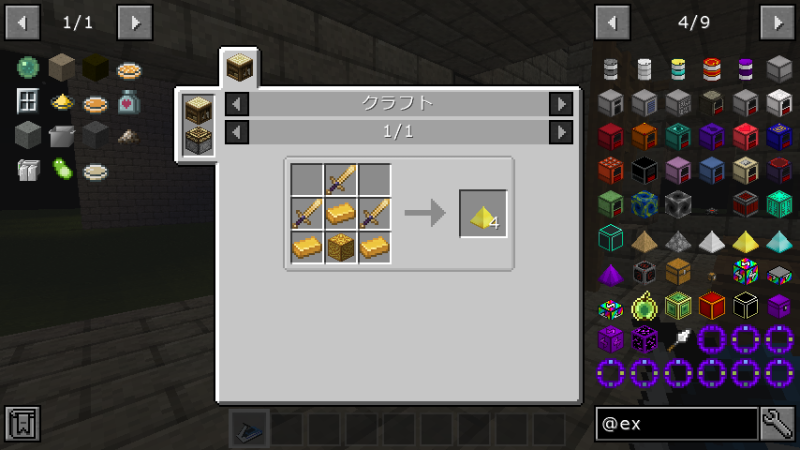Open the JEI config wrench button
This screenshot has height=450, width=800.
click(x=777, y=423)
